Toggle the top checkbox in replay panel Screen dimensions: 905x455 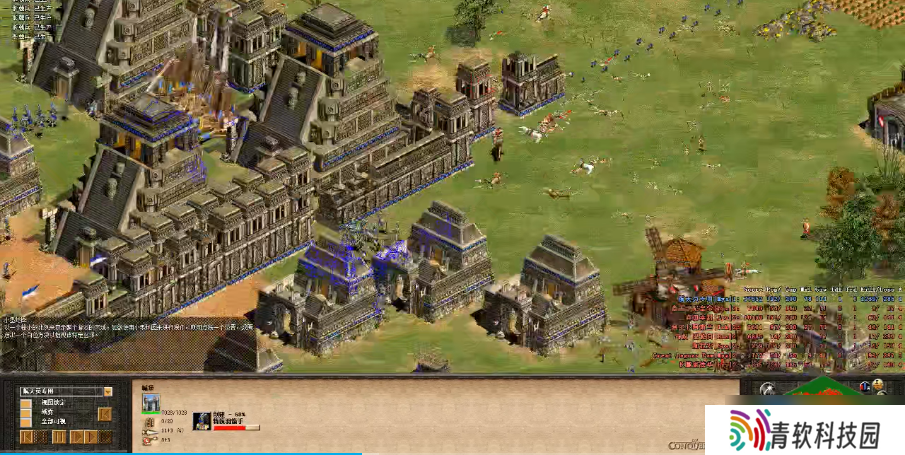pos(26,404)
